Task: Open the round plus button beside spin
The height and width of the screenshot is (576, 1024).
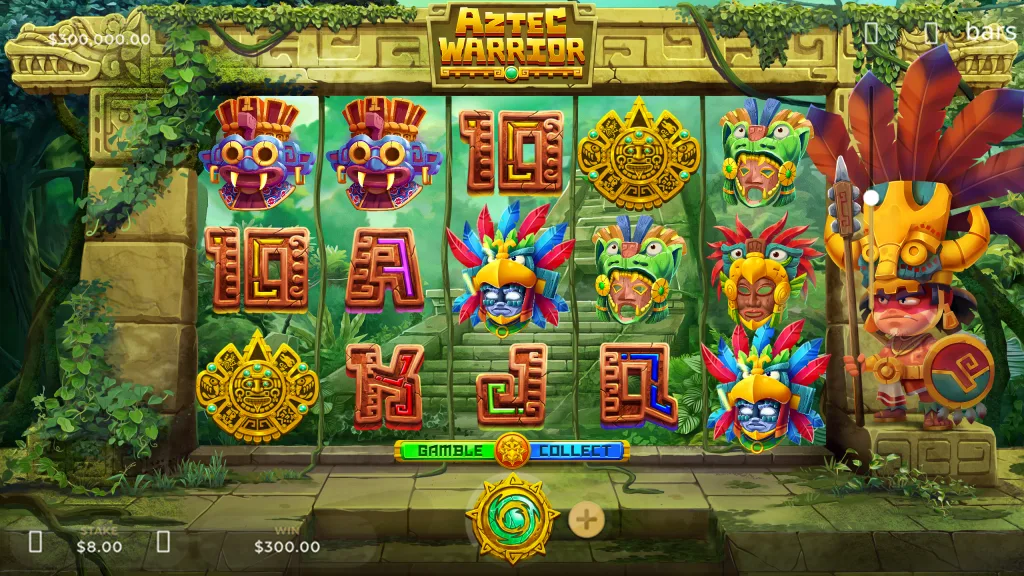Action: click(586, 519)
